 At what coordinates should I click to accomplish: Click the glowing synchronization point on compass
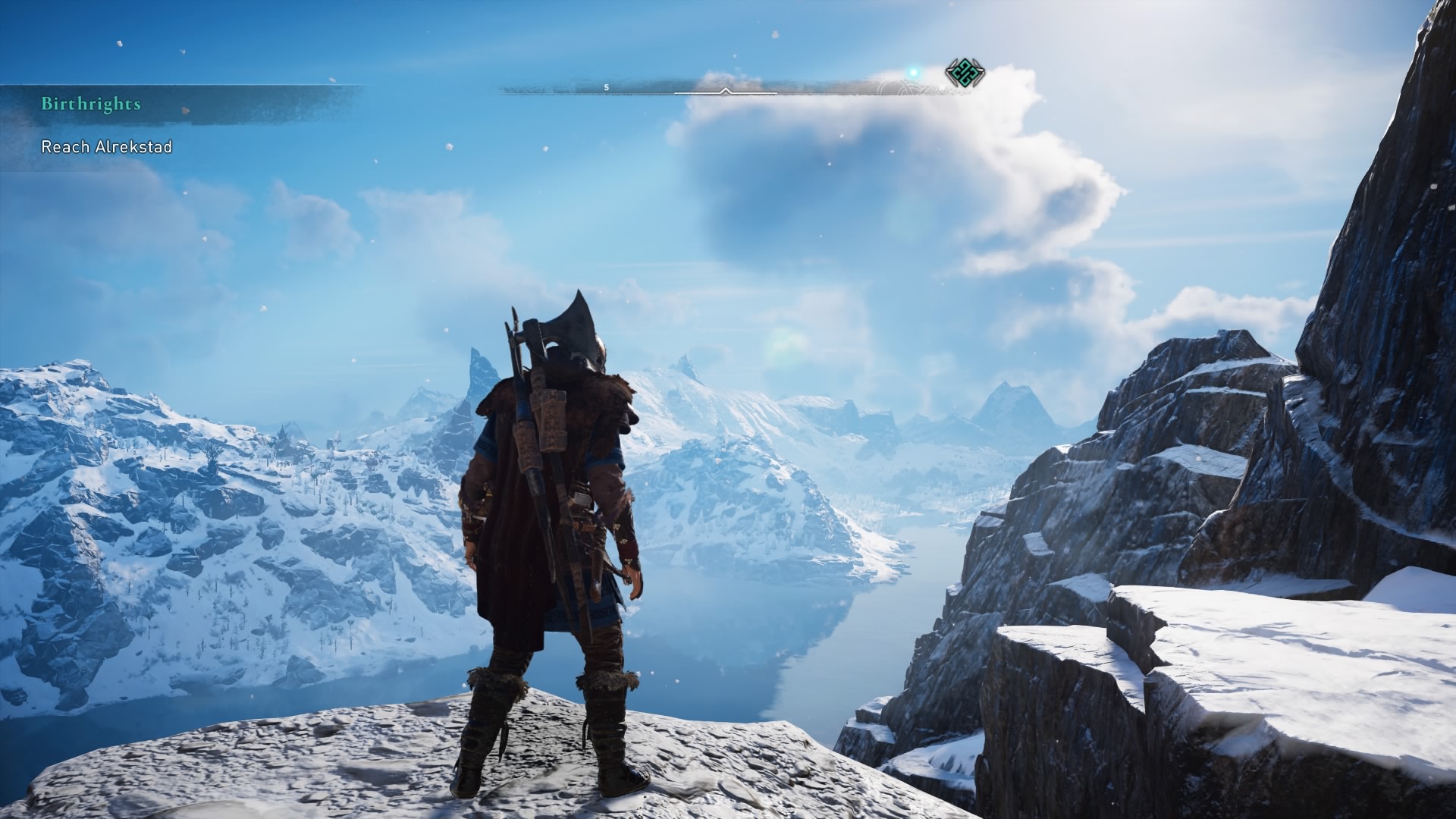[914, 73]
